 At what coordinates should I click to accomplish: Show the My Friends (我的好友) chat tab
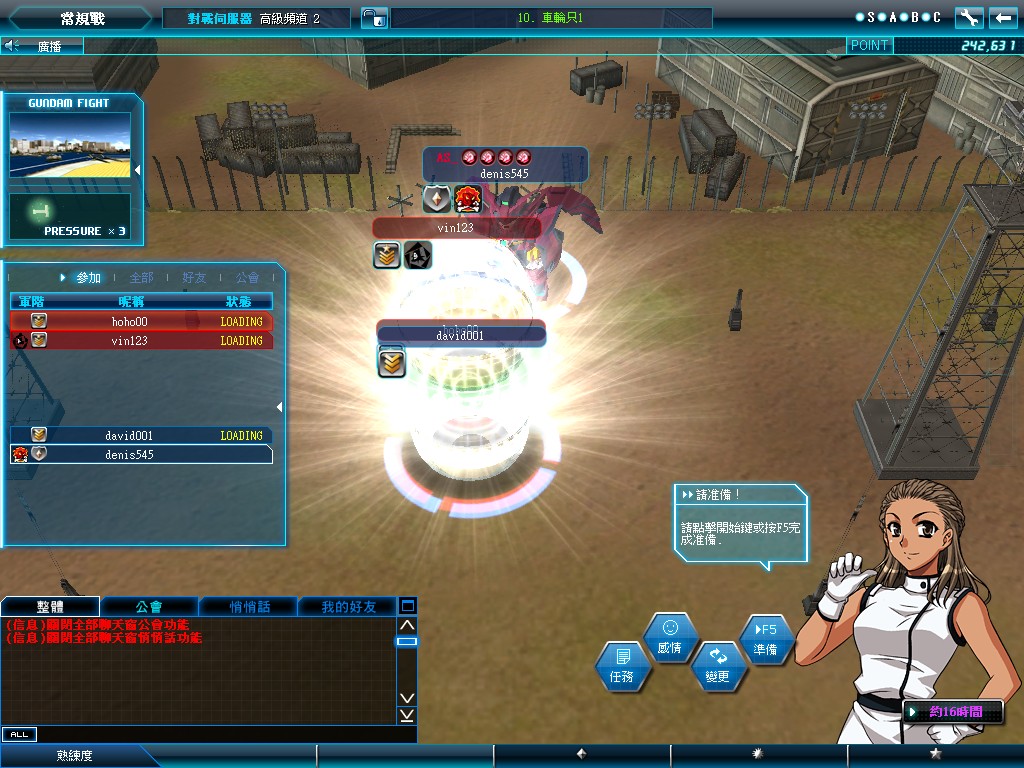click(349, 606)
